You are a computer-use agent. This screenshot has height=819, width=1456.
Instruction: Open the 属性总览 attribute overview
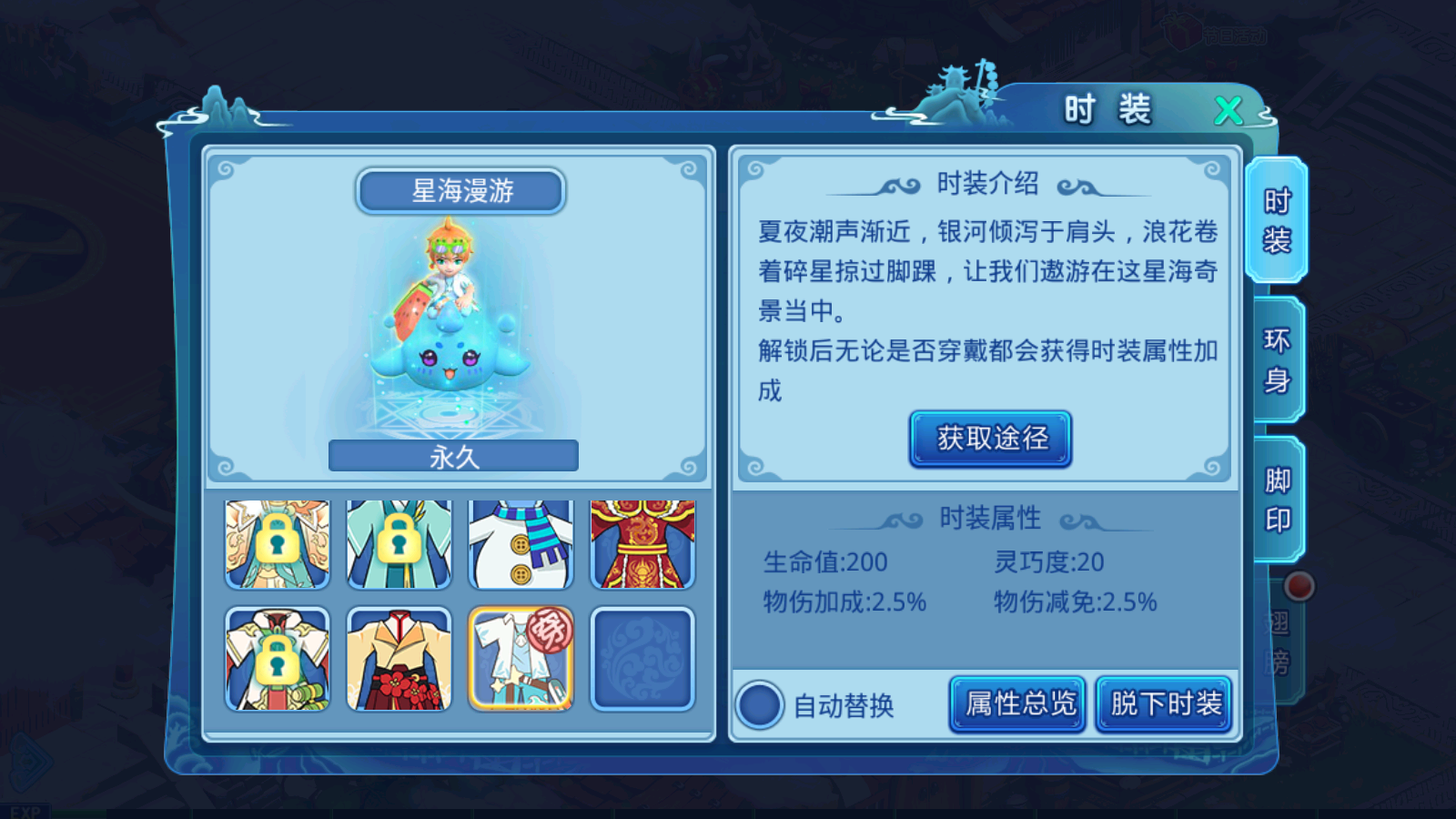click(1016, 703)
